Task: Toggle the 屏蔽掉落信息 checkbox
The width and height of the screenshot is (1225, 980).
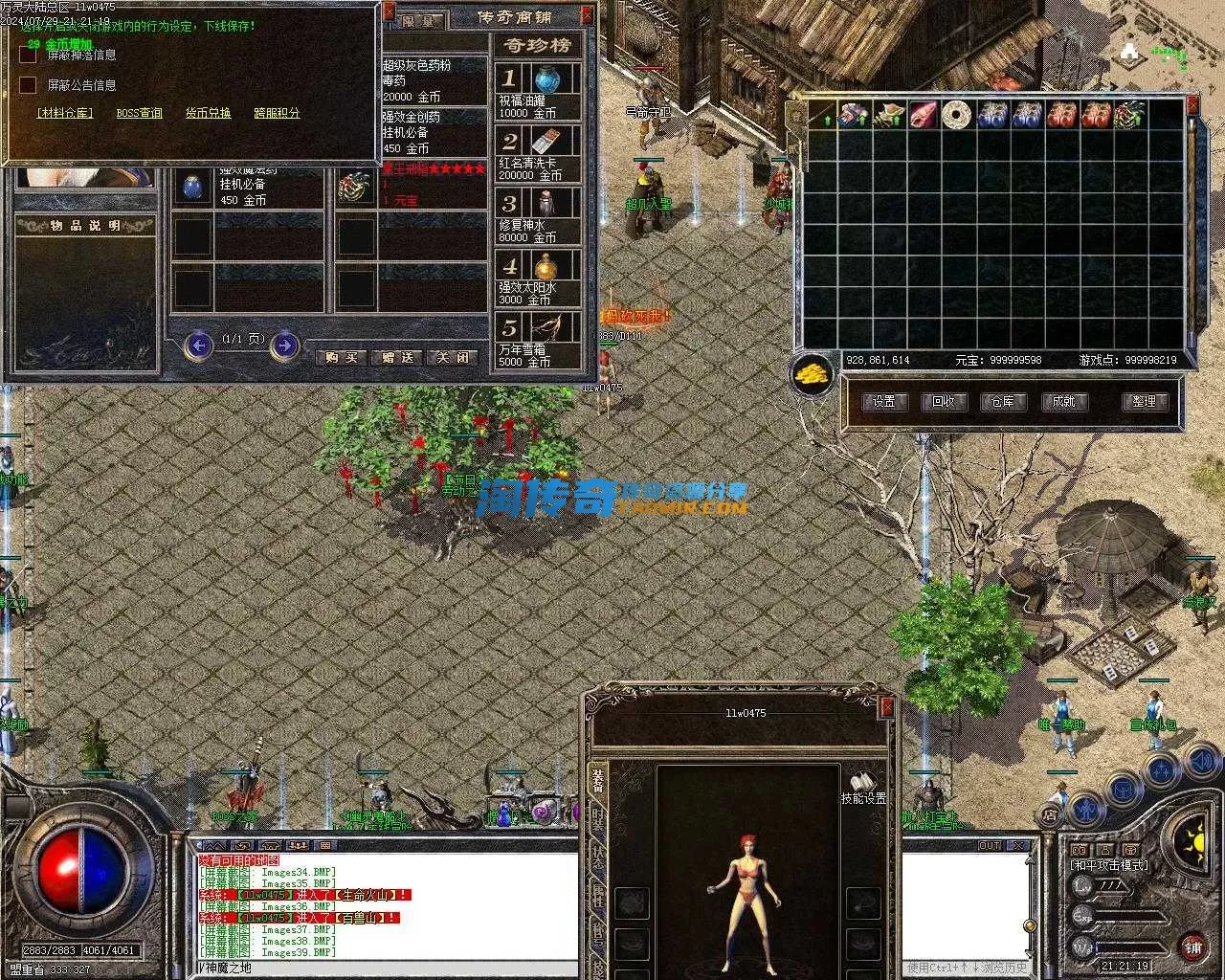Action: pos(28,56)
